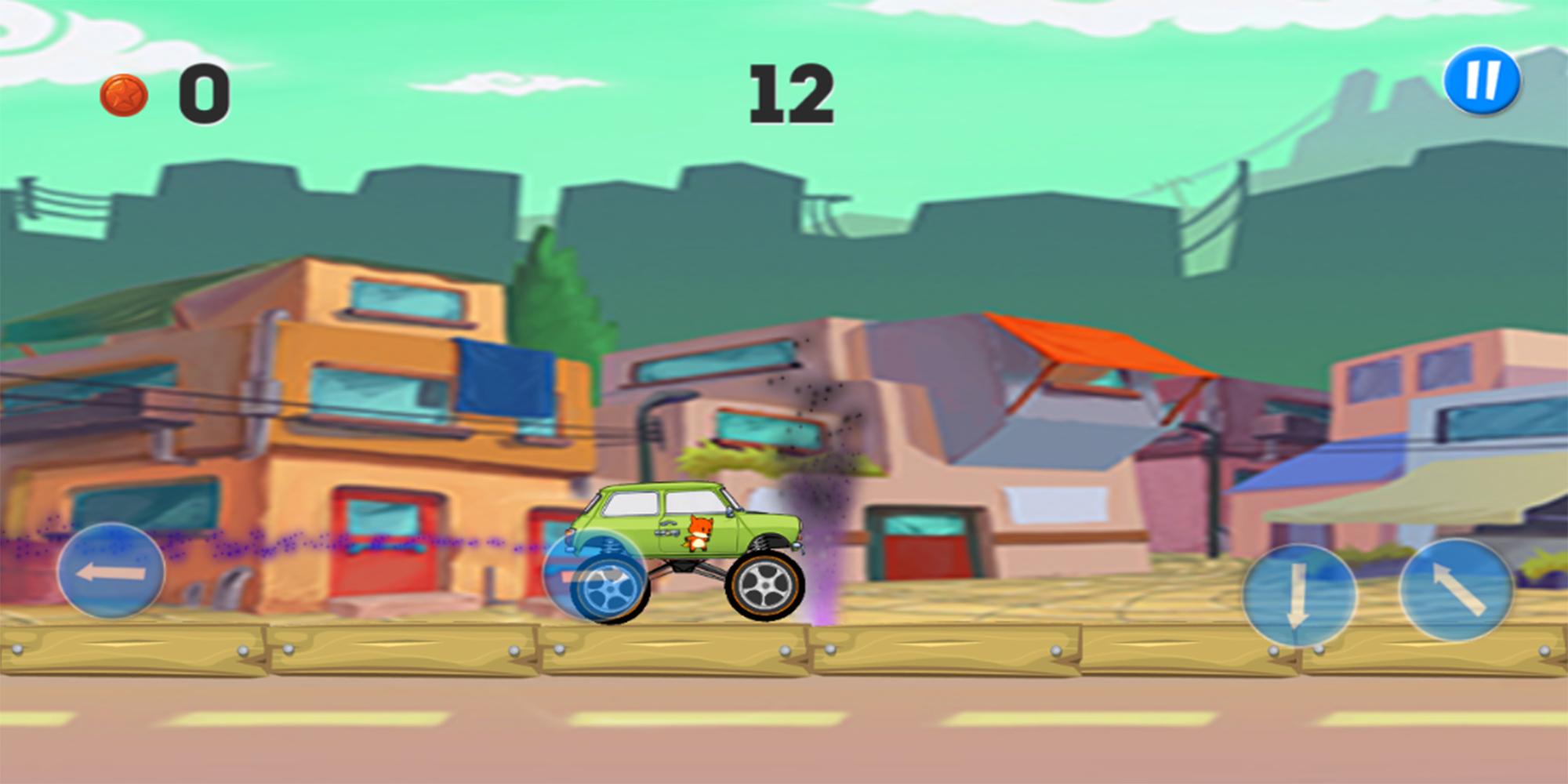Tap the down arrow control button
This screenshot has height=784, width=1568.
1298,594
